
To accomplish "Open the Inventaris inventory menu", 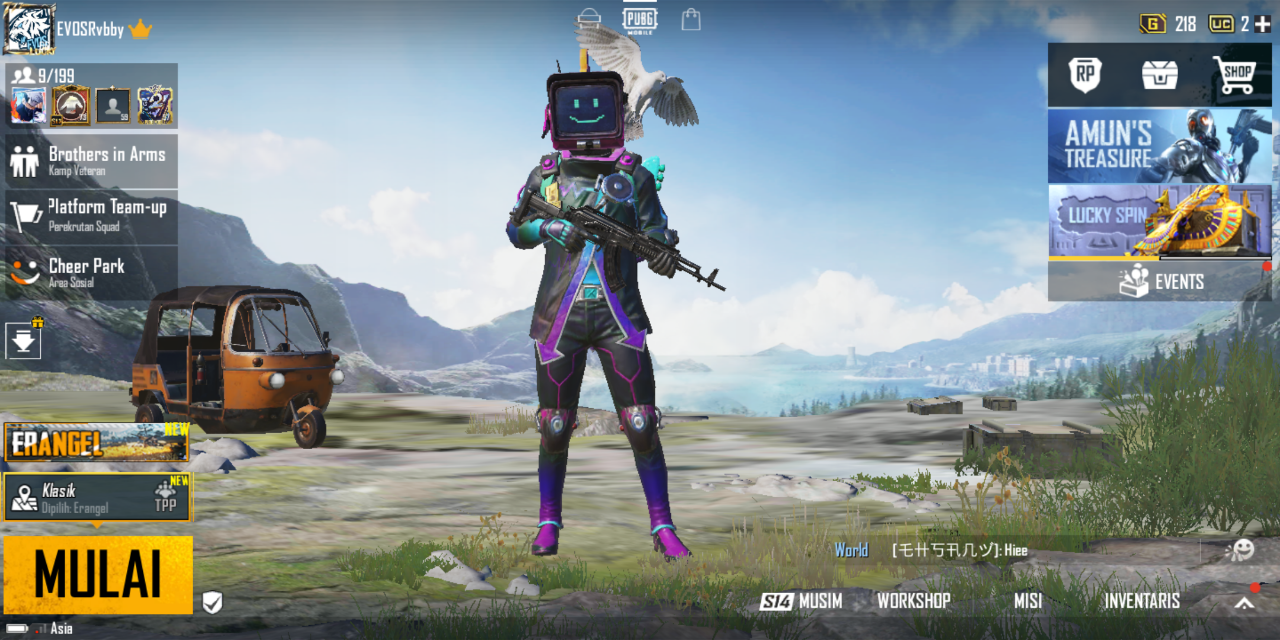I will [1141, 601].
